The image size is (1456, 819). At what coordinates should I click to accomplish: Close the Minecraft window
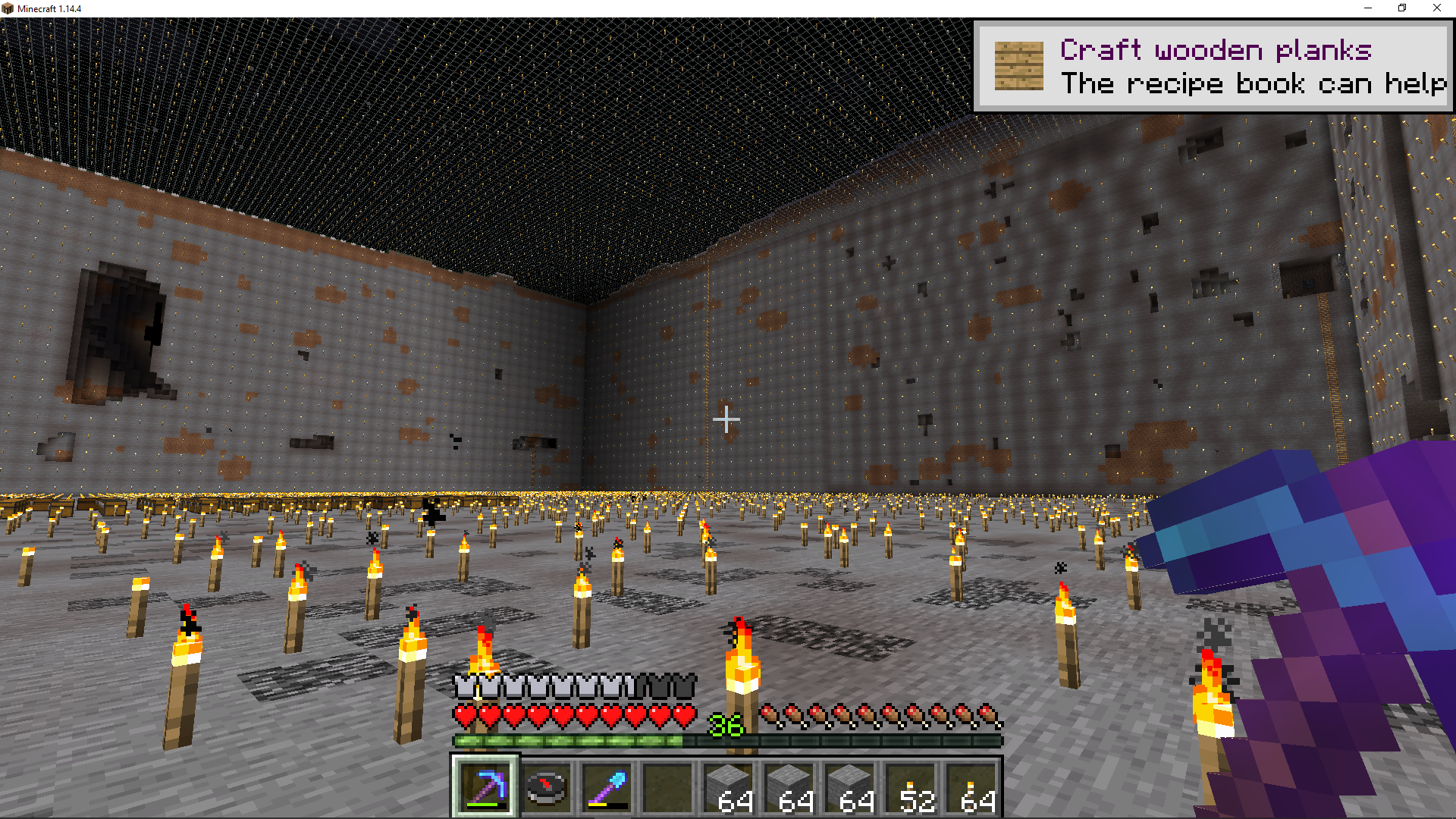1436,8
